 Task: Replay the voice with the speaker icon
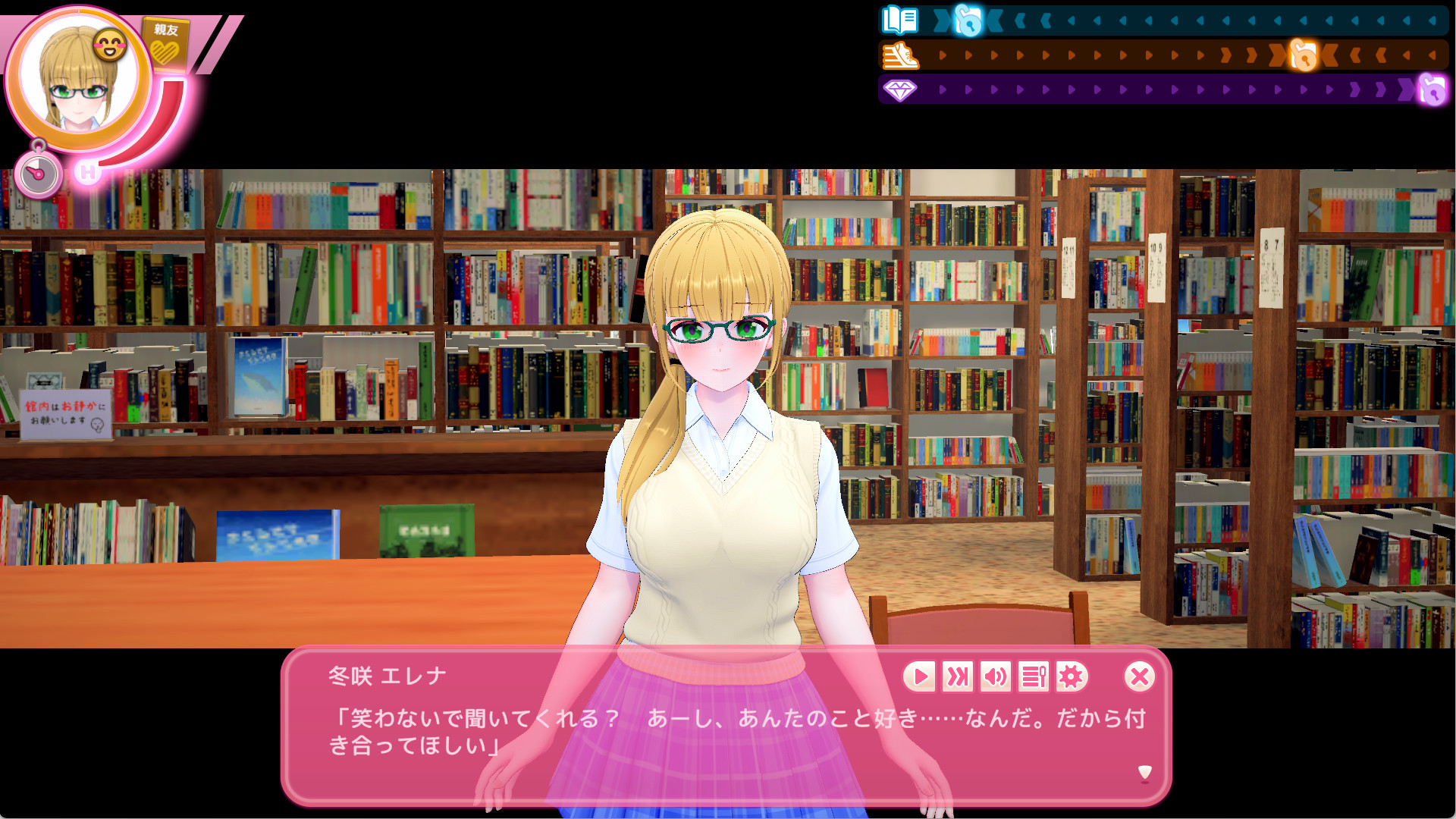[x=995, y=677]
